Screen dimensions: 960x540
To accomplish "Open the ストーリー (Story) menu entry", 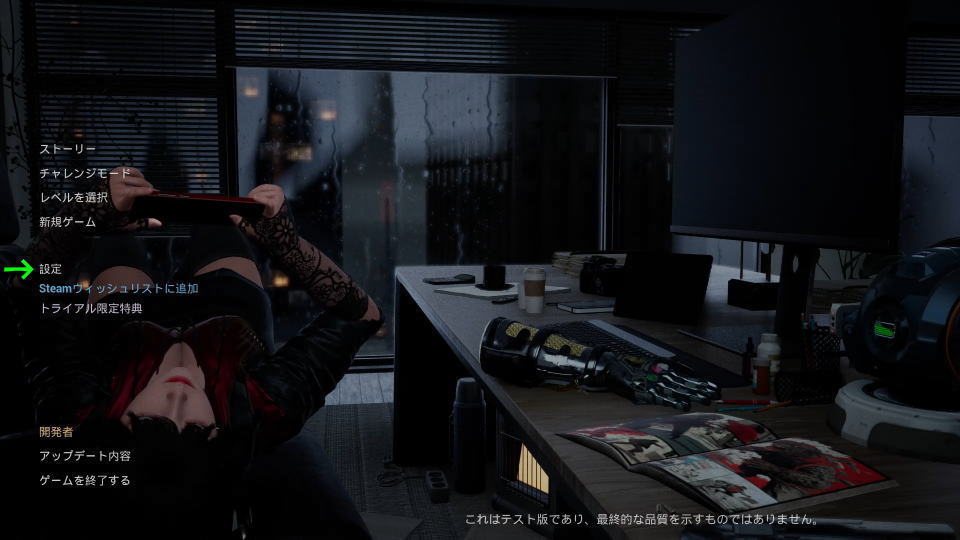I will pyautogui.click(x=67, y=149).
